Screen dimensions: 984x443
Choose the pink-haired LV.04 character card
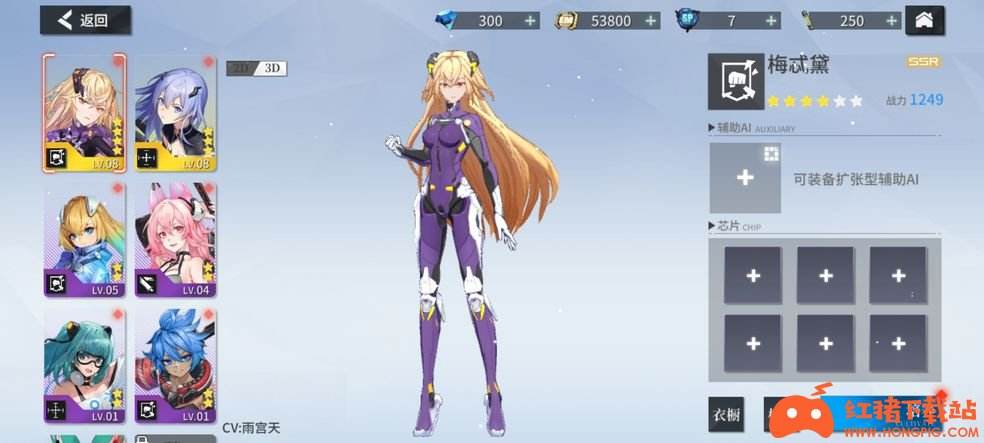[x=175, y=240]
